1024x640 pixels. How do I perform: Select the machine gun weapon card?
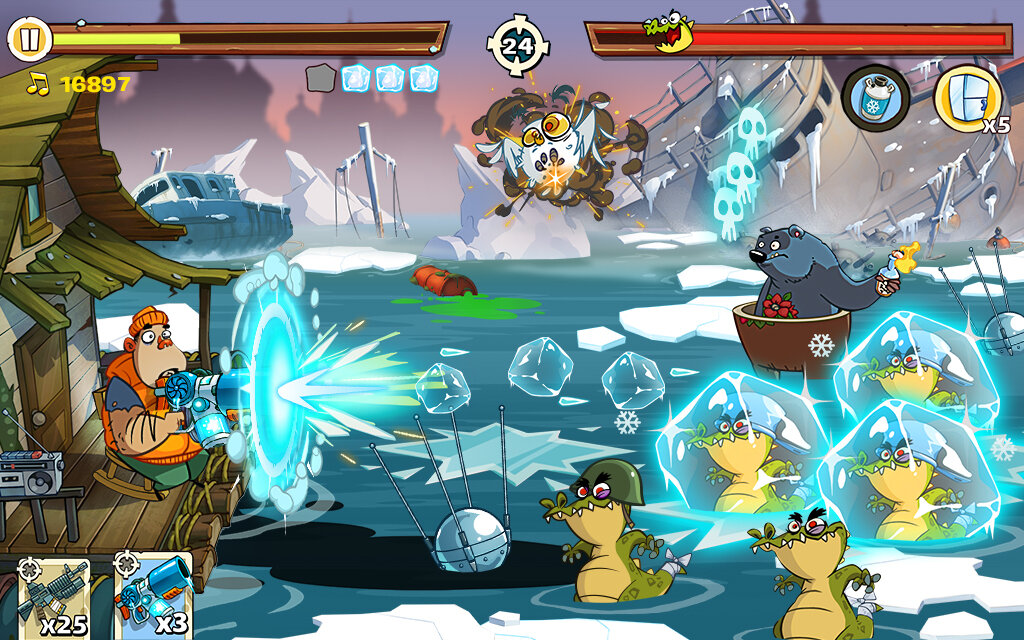coord(54,598)
